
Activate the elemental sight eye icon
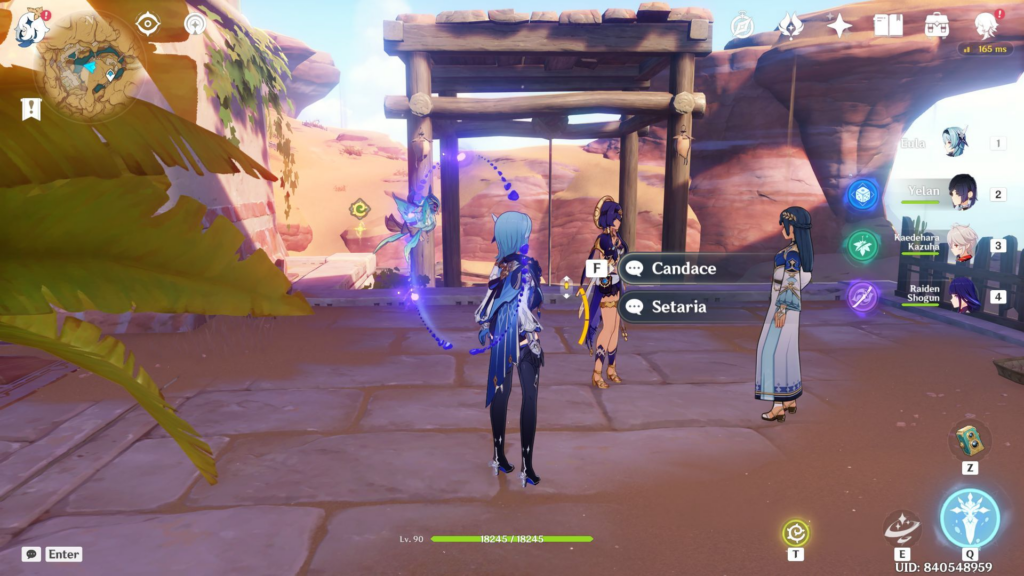tap(148, 24)
